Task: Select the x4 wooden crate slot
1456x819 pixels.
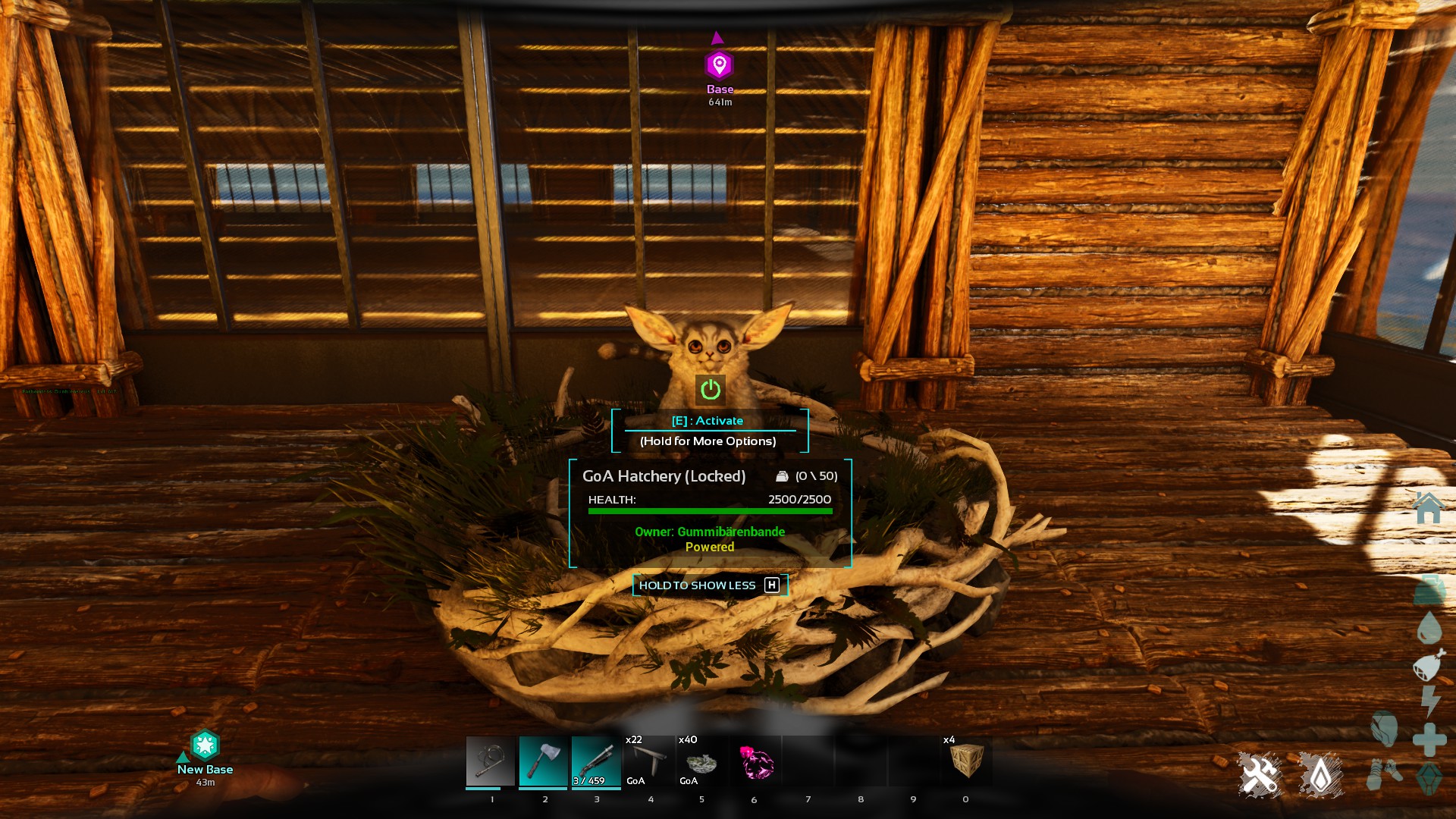Action: 966,761
